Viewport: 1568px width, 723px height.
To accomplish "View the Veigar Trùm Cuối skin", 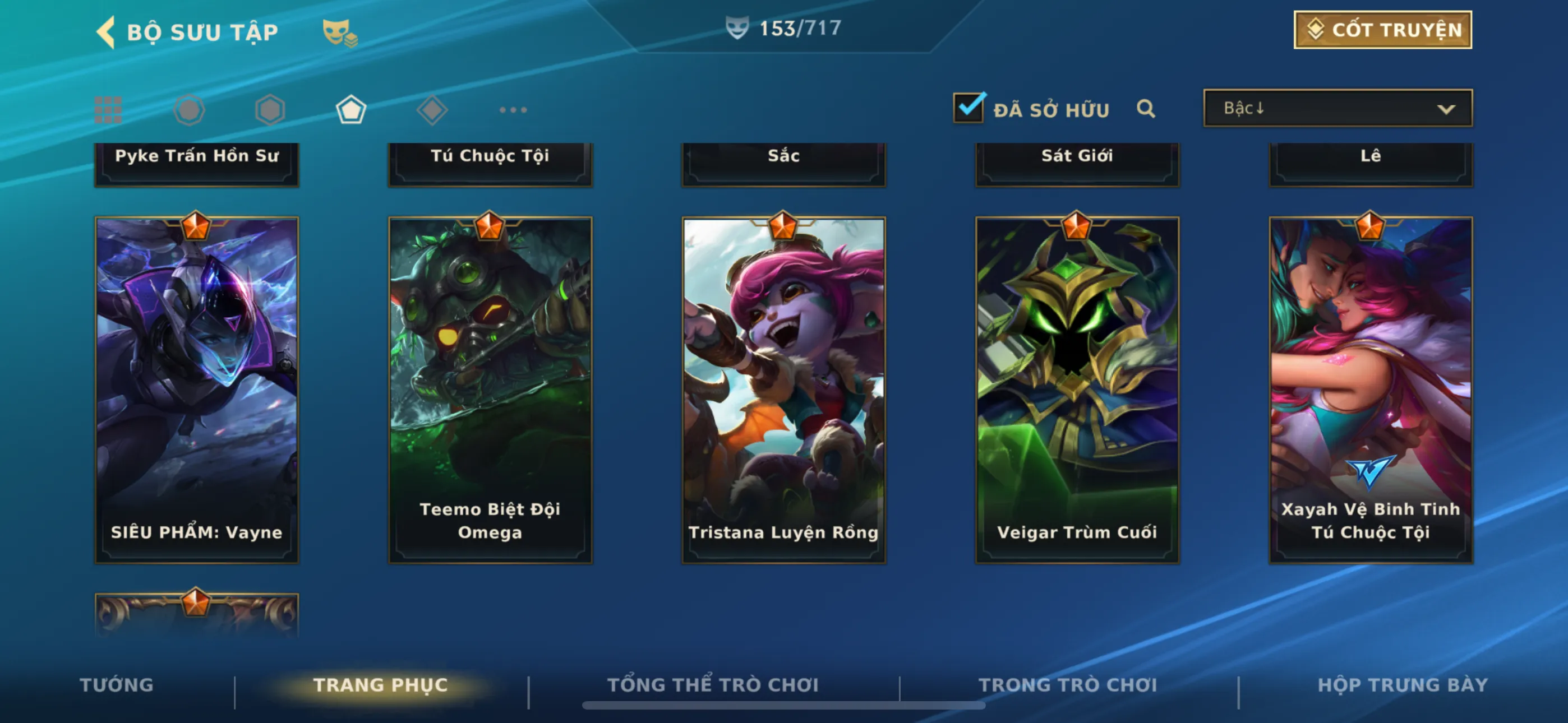I will pyautogui.click(x=1077, y=390).
